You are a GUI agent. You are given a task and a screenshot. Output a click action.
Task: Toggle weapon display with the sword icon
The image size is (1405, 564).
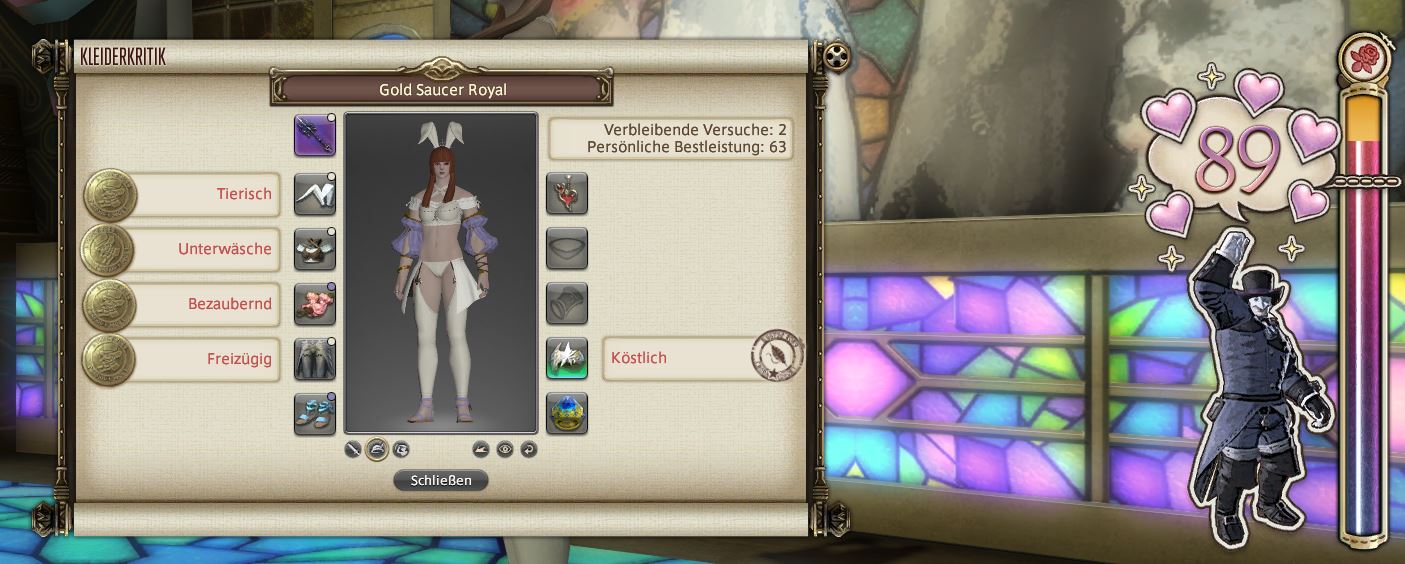(x=353, y=449)
